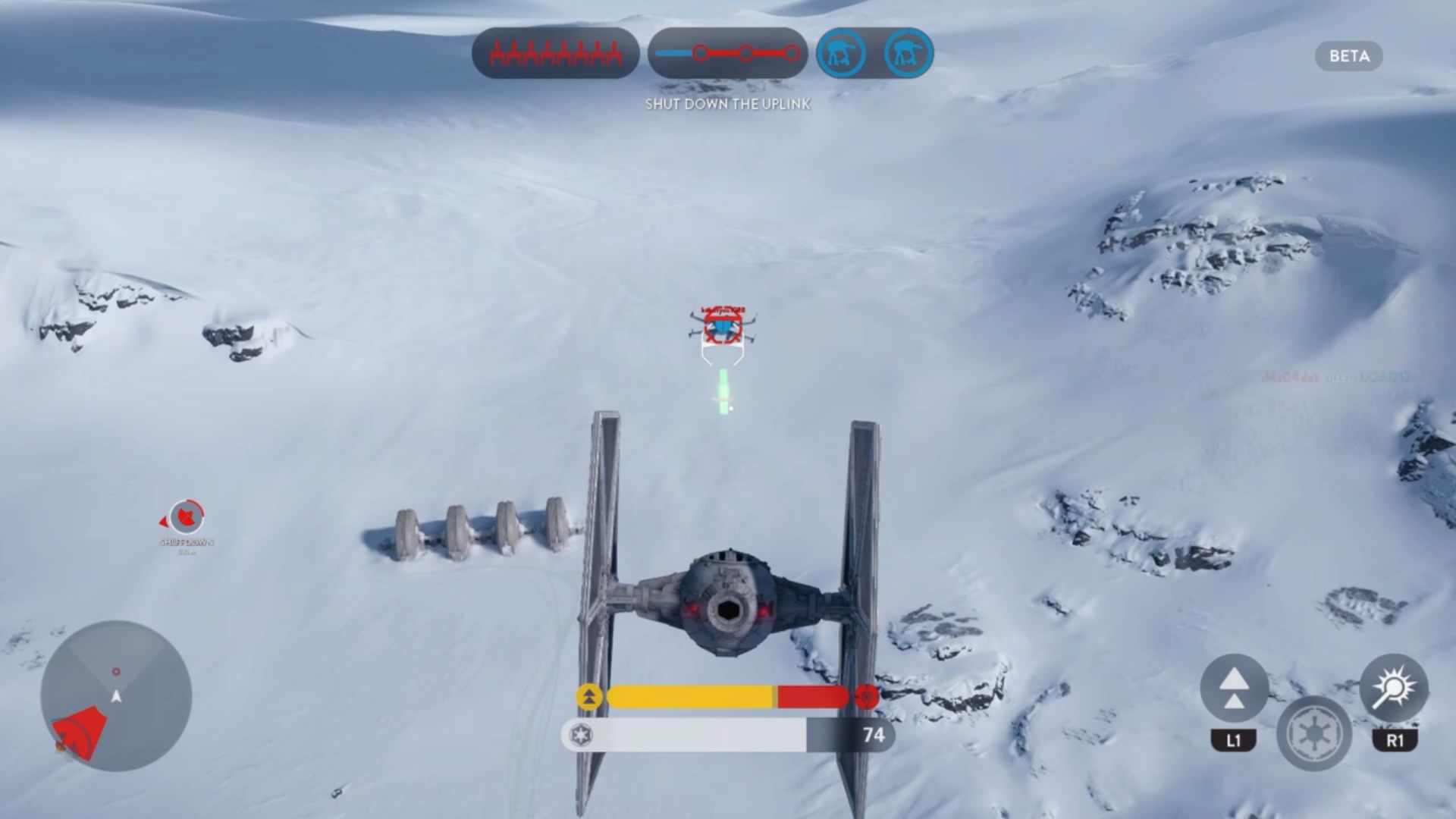Activate the double-arrow speed boost ability

click(x=1234, y=689)
